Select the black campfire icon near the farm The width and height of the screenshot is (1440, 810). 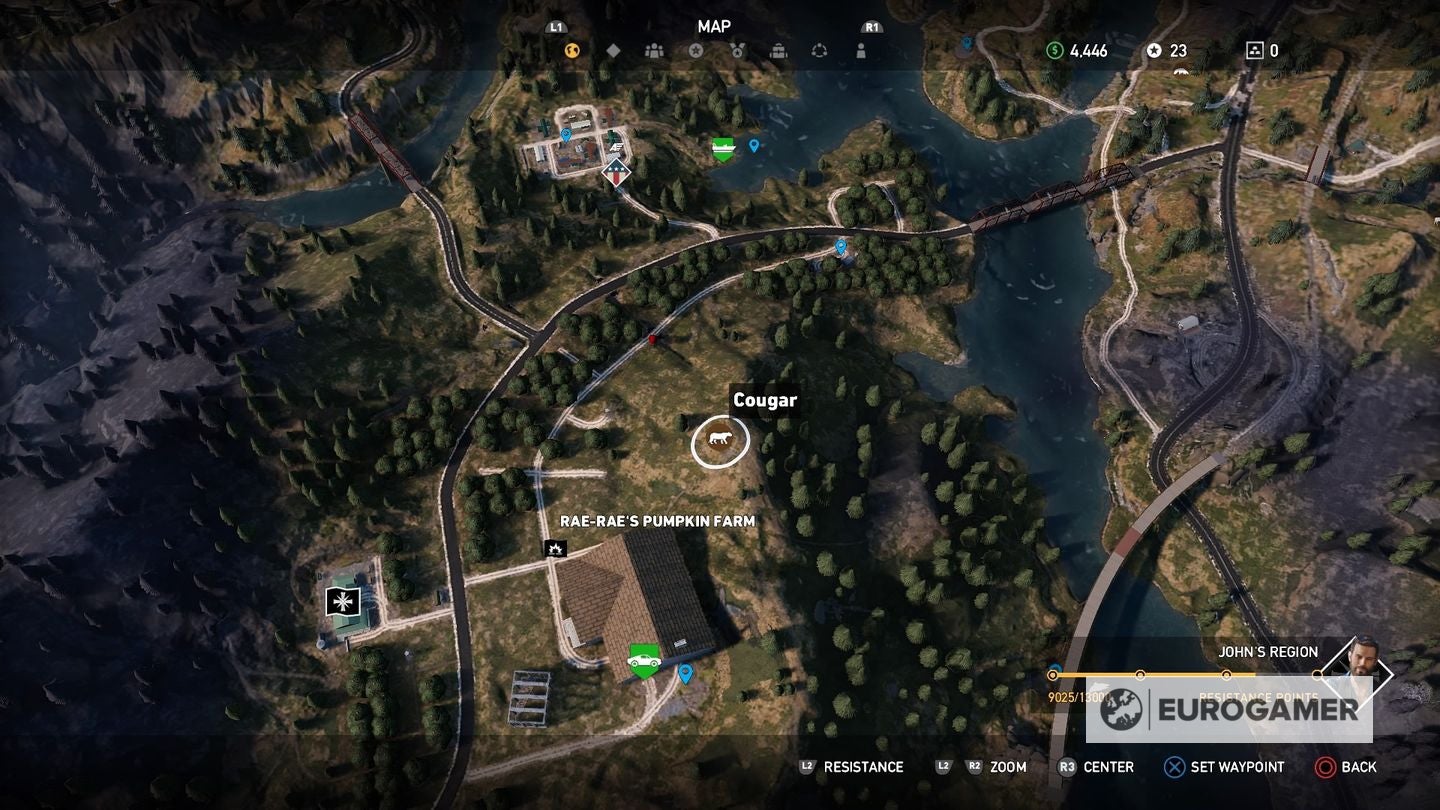555,548
